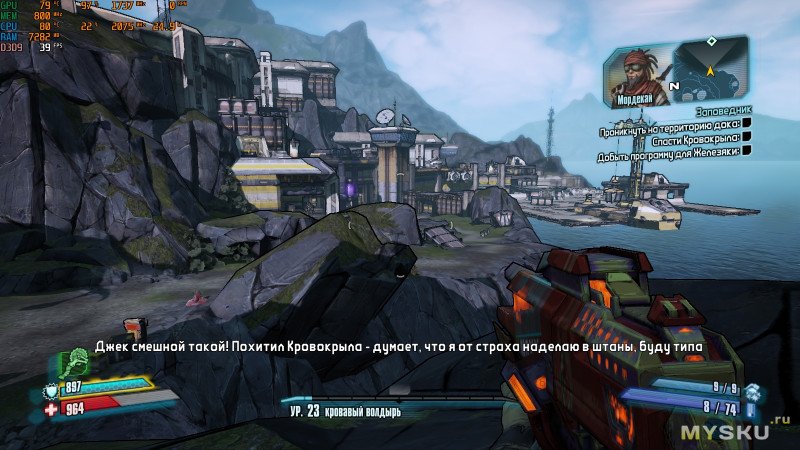
Task: Open the minimap compass display
Action: click(x=710, y=68)
